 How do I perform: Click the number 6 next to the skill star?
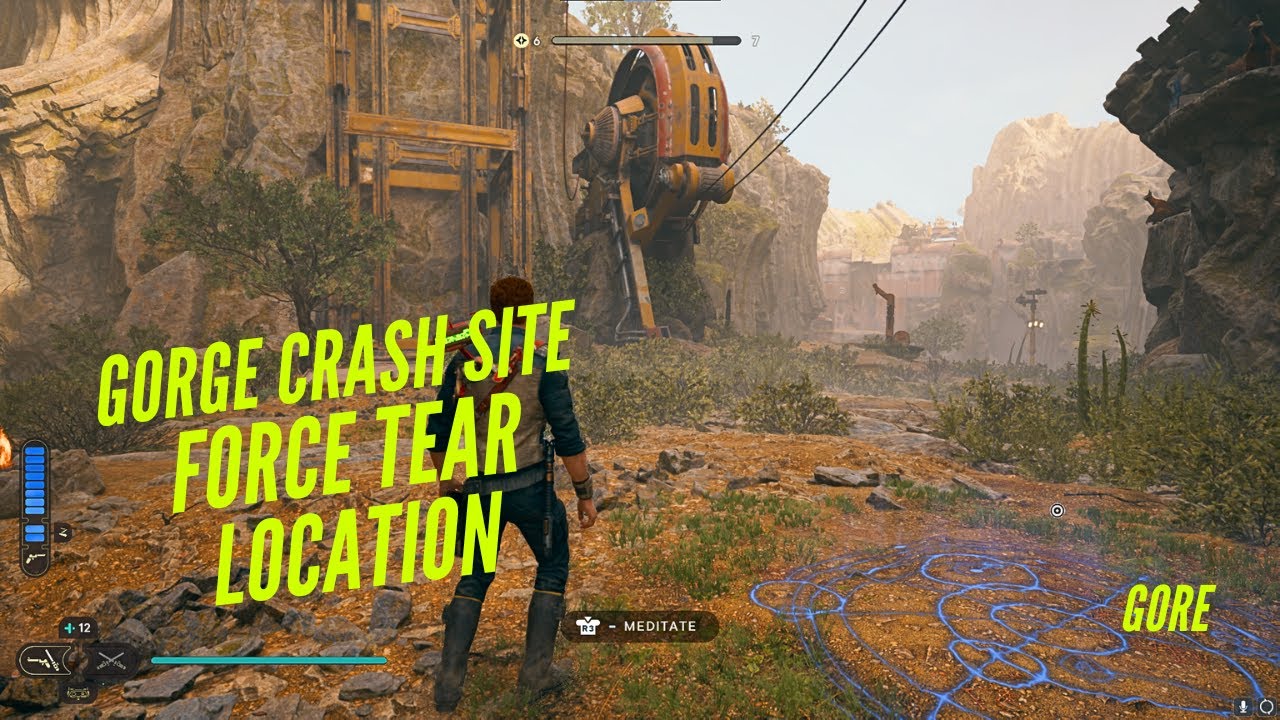point(536,42)
